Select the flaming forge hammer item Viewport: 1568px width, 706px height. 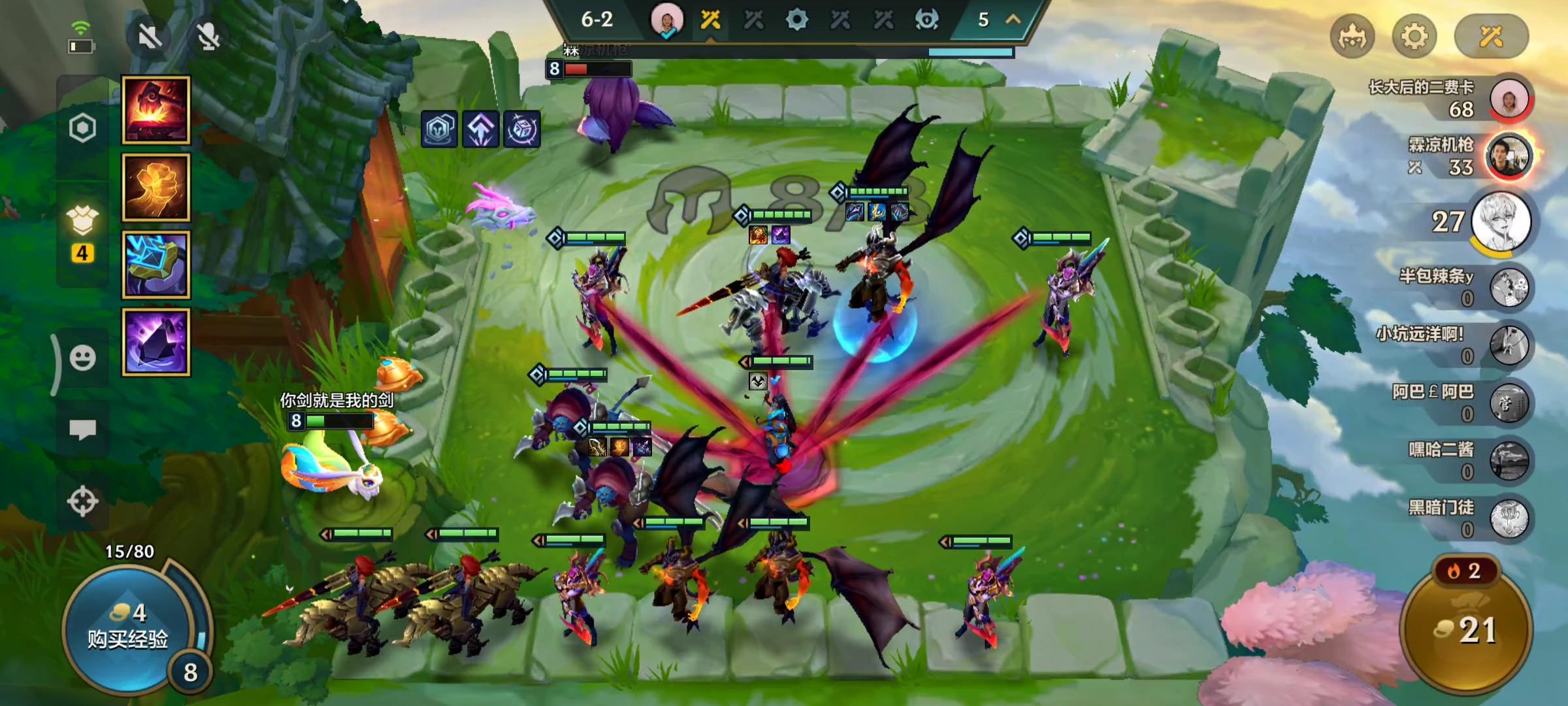pyautogui.click(x=156, y=110)
